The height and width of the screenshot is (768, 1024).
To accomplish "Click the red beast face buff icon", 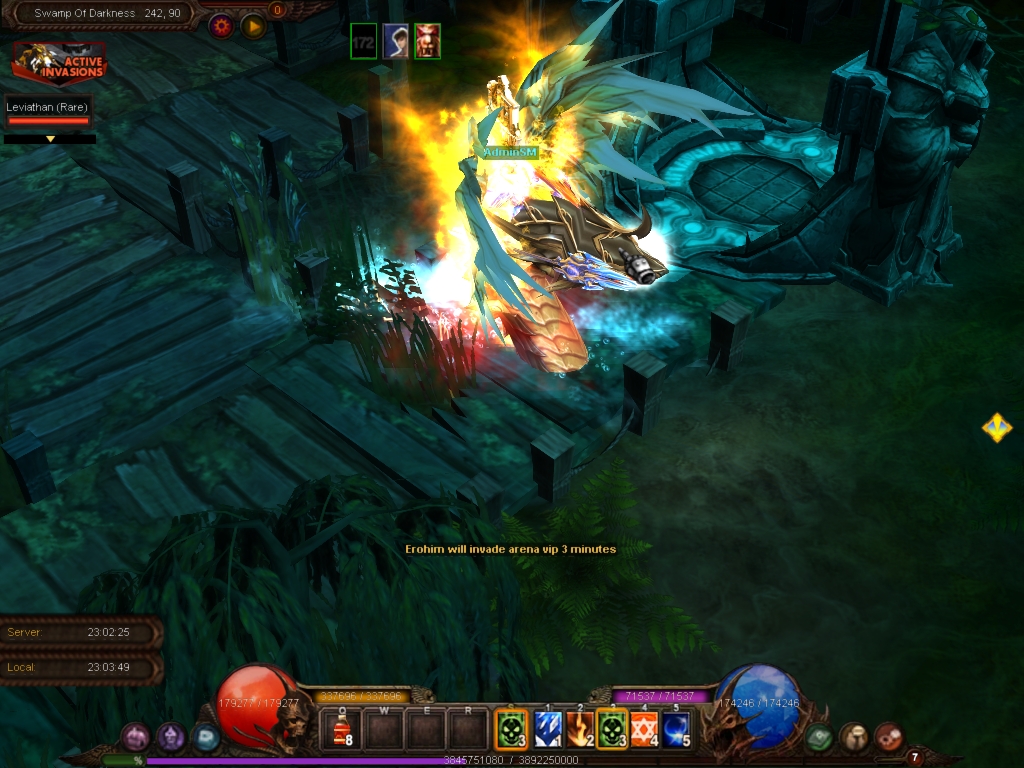I will tap(427, 41).
